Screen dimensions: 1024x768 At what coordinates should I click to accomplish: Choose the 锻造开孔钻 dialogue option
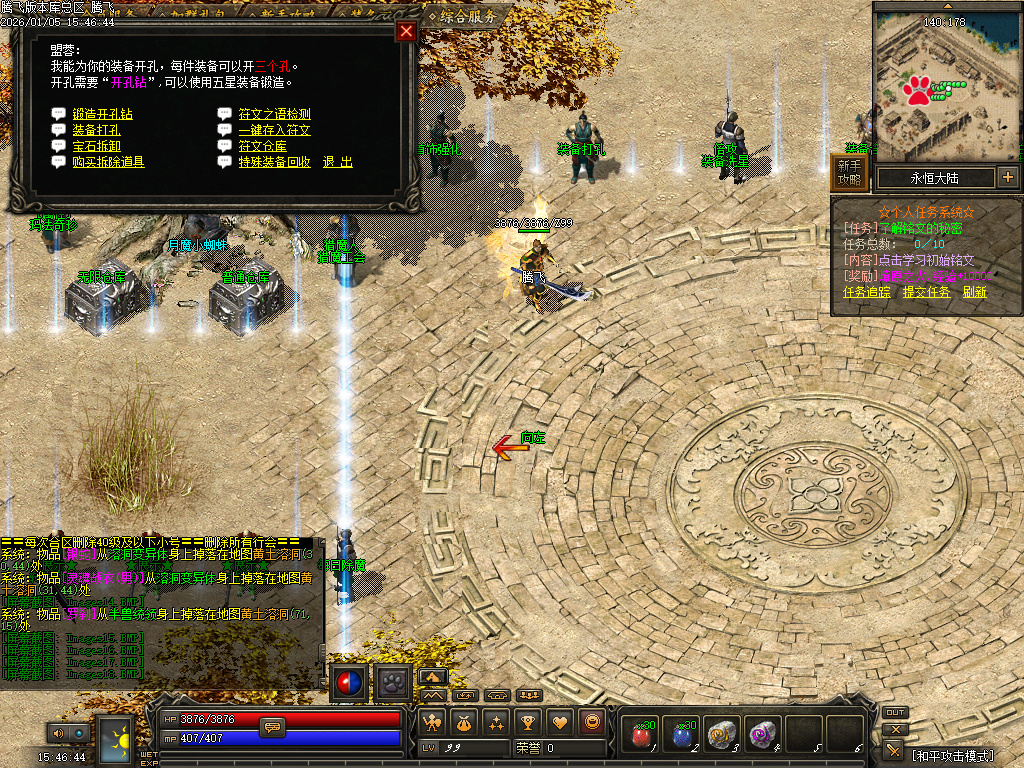[102, 114]
